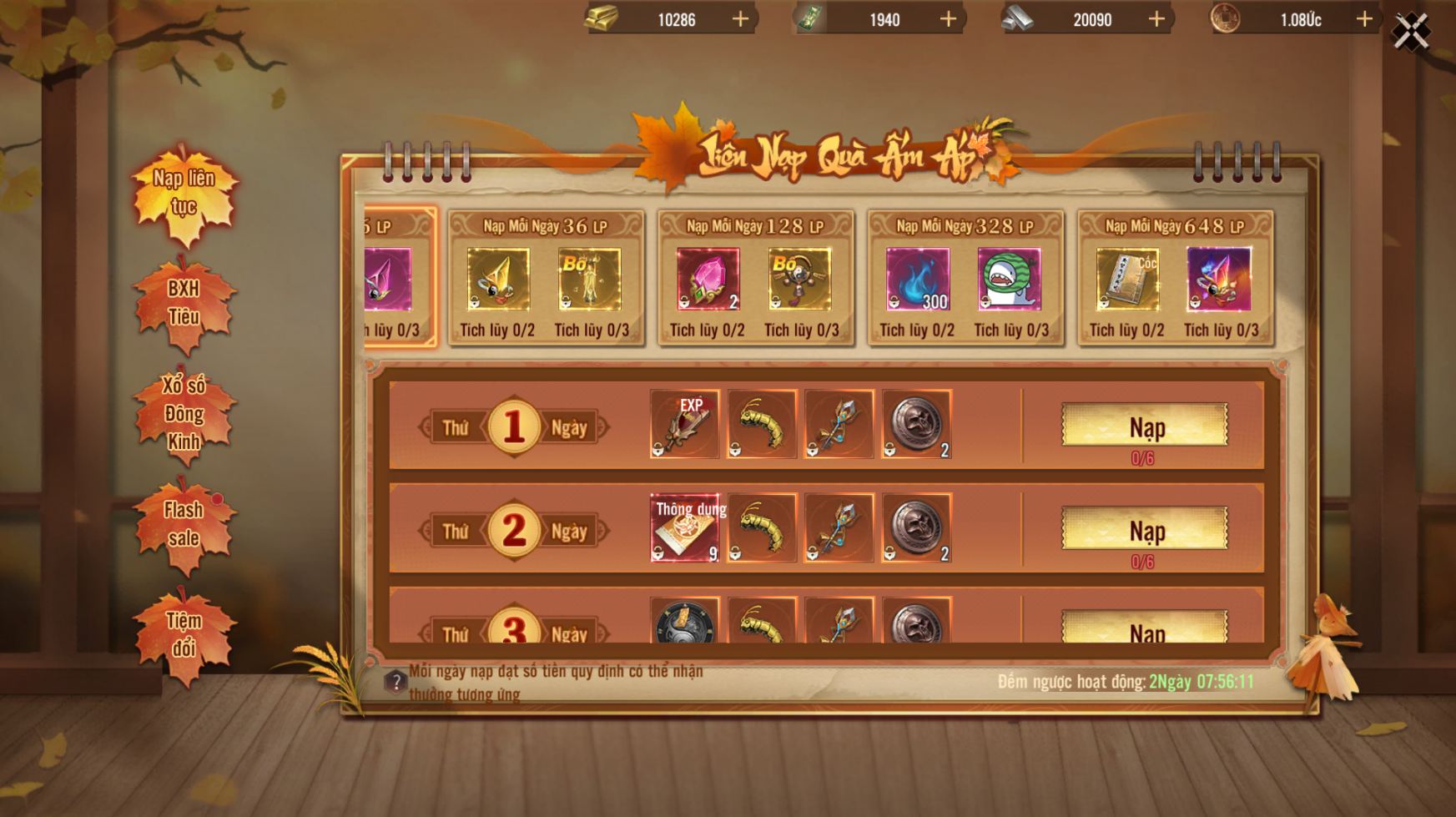
Task: Add silver ingots using the plus button
Action: (x=1156, y=19)
